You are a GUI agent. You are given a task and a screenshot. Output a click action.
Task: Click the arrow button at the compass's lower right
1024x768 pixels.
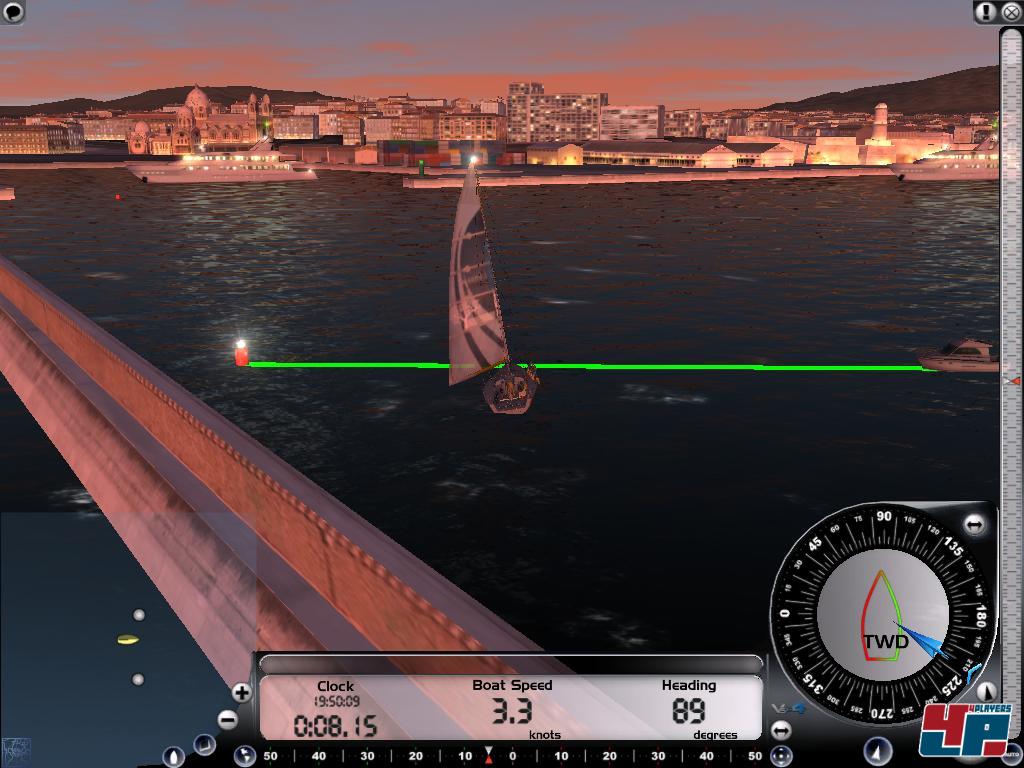click(986, 692)
